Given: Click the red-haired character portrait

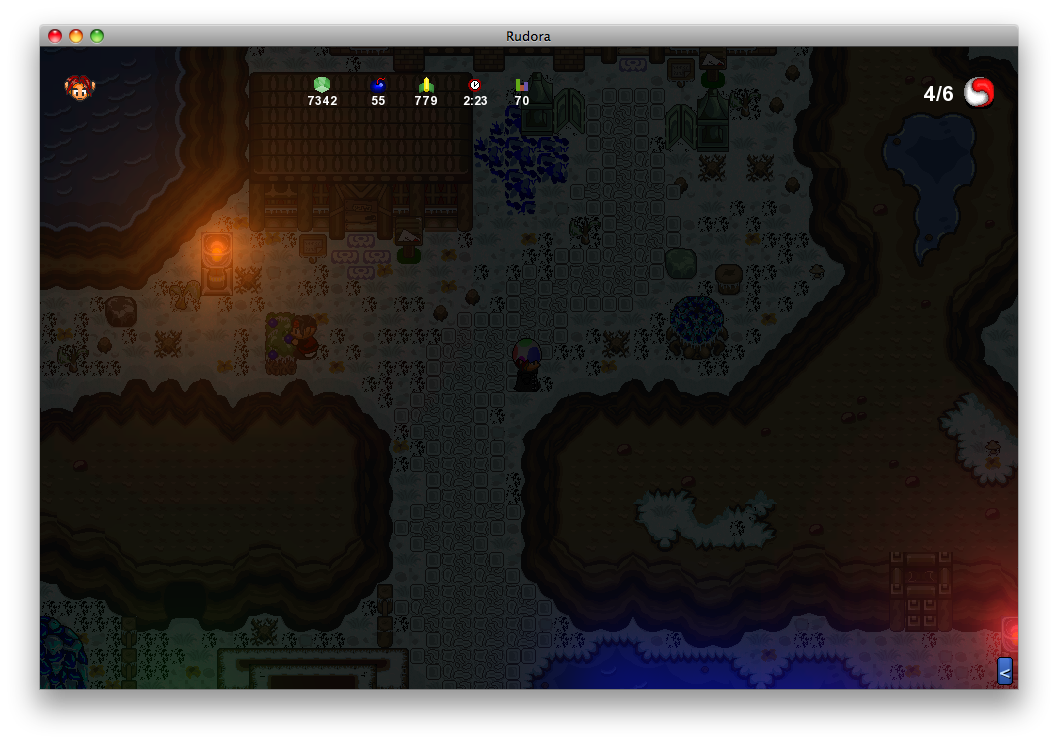Looking at the screenshot, I should point(80,89).
